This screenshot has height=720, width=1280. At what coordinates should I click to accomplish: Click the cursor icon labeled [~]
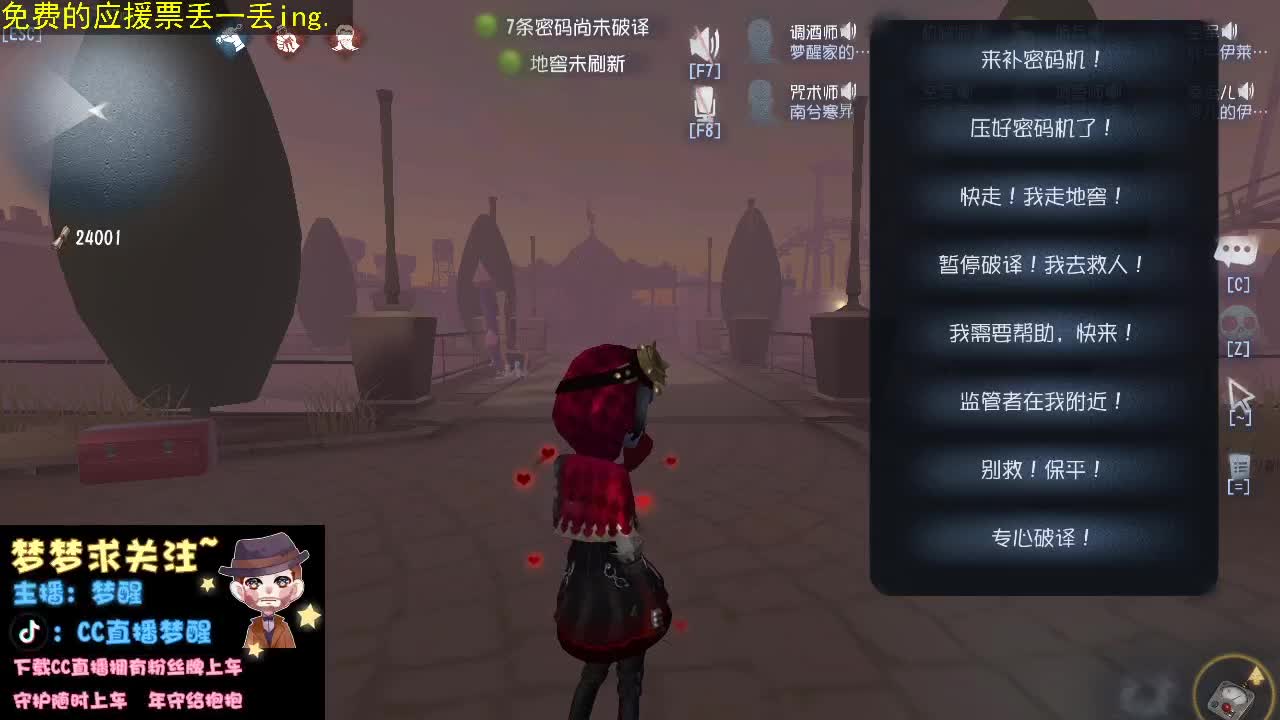coord(1240,397)
